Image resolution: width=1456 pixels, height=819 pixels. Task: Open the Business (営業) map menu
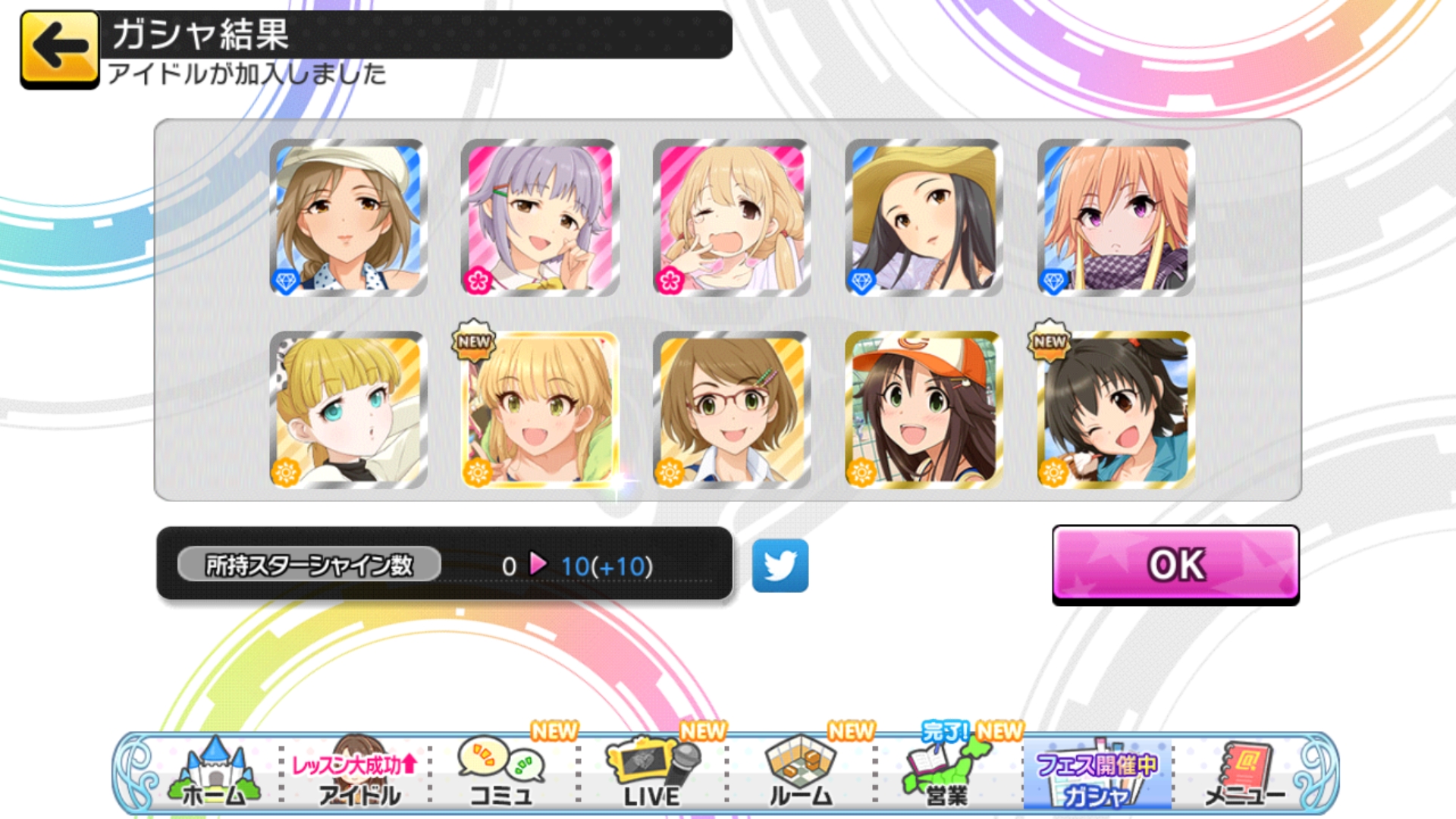click(948, 773)
